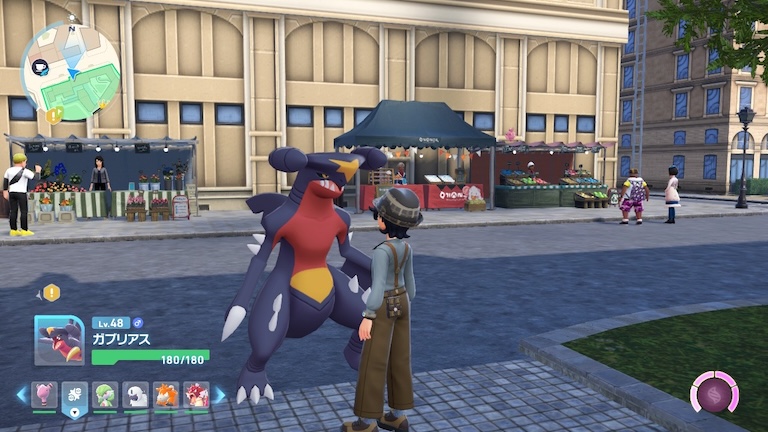Open the circular minimap
Viewport: 768px width, 432px height.
(x=70, y=71)
